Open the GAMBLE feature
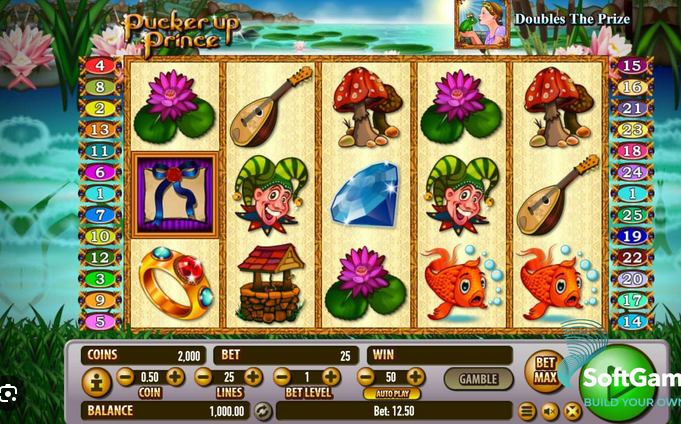Screen dimensions: 681x424 click(x=478, y=379)
